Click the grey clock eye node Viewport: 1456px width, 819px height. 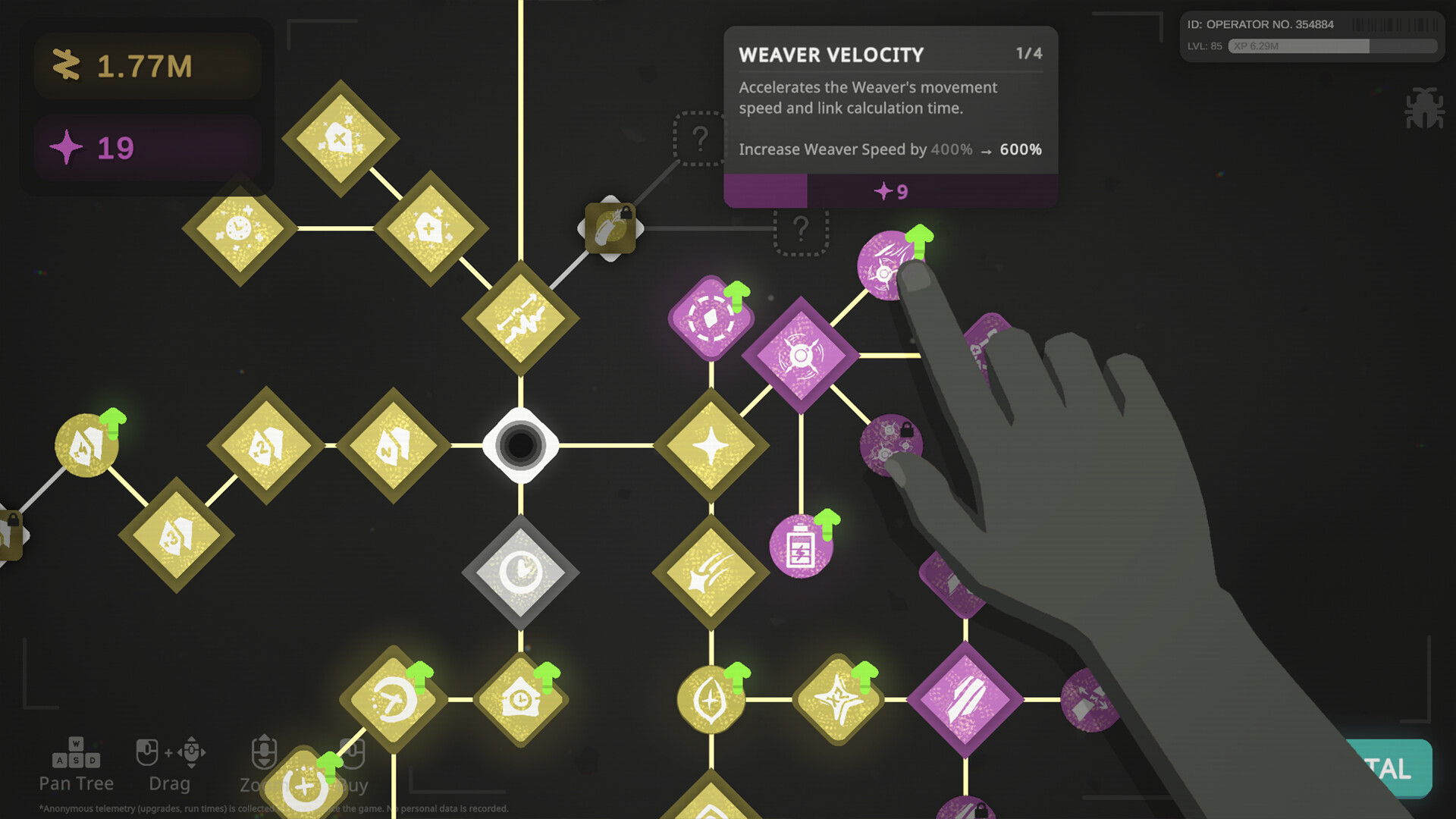tap(519, 573)
